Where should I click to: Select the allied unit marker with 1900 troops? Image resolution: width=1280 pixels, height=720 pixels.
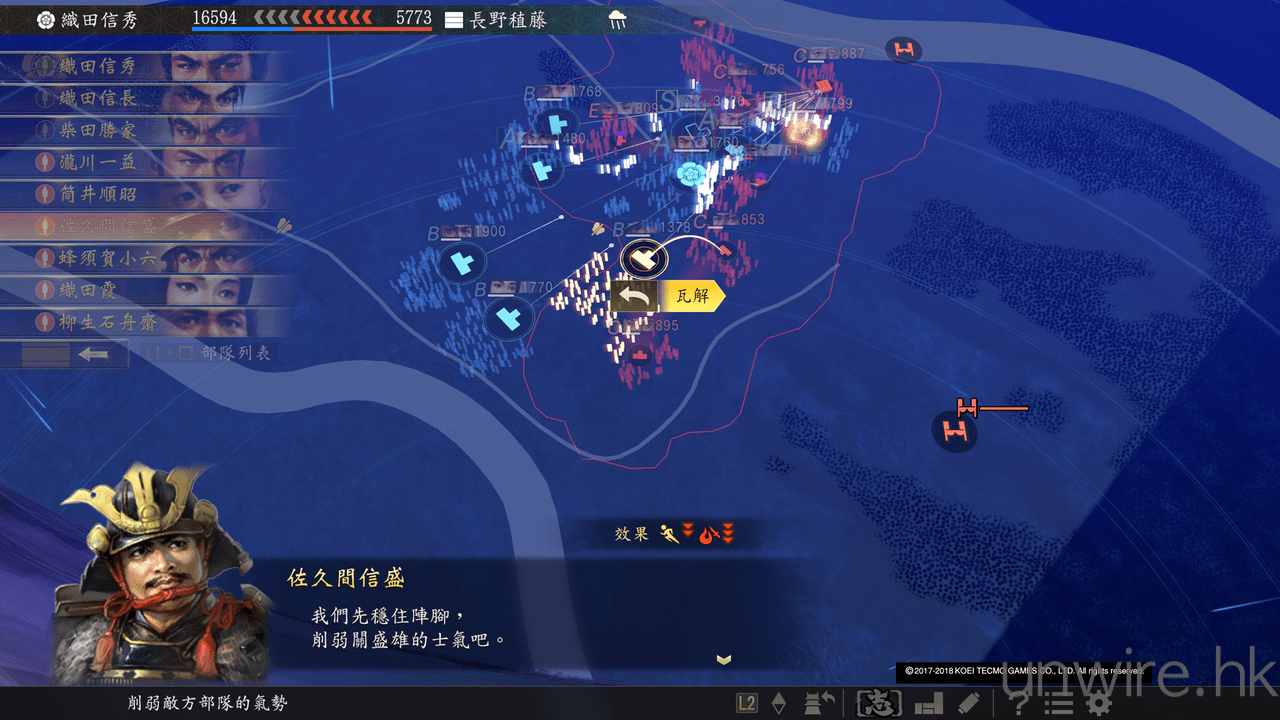[461, 264]
